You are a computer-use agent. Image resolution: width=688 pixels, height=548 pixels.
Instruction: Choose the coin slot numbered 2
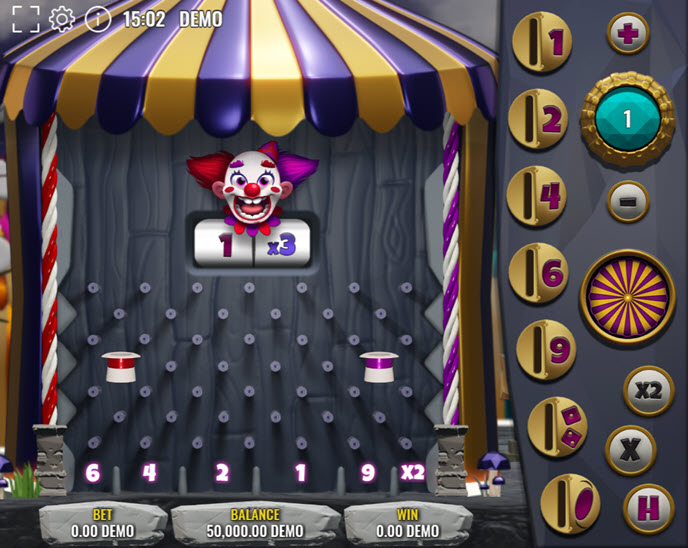[x=539, y=119]
